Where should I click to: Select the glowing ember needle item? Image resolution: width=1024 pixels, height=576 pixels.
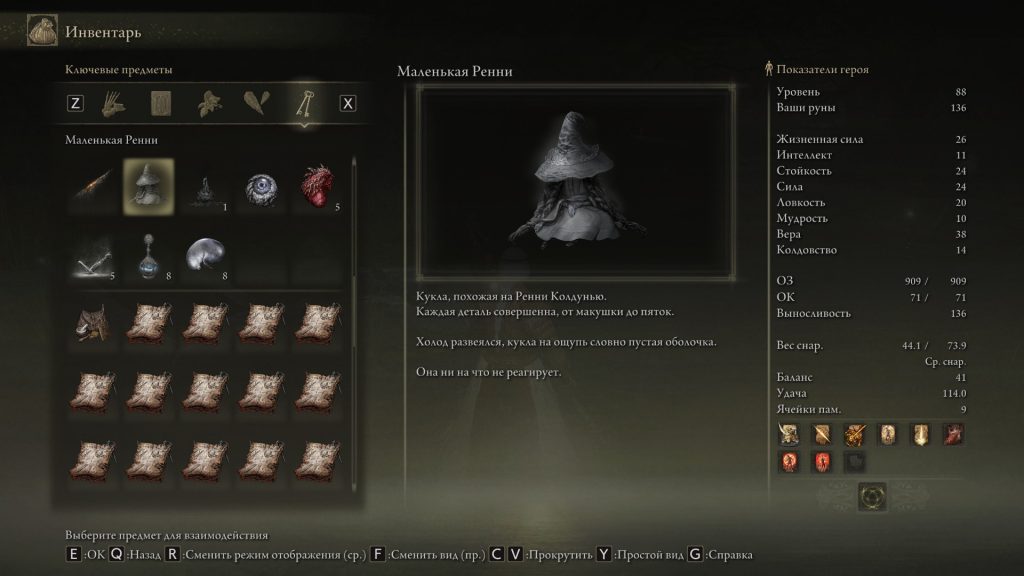tap(91, 186)
